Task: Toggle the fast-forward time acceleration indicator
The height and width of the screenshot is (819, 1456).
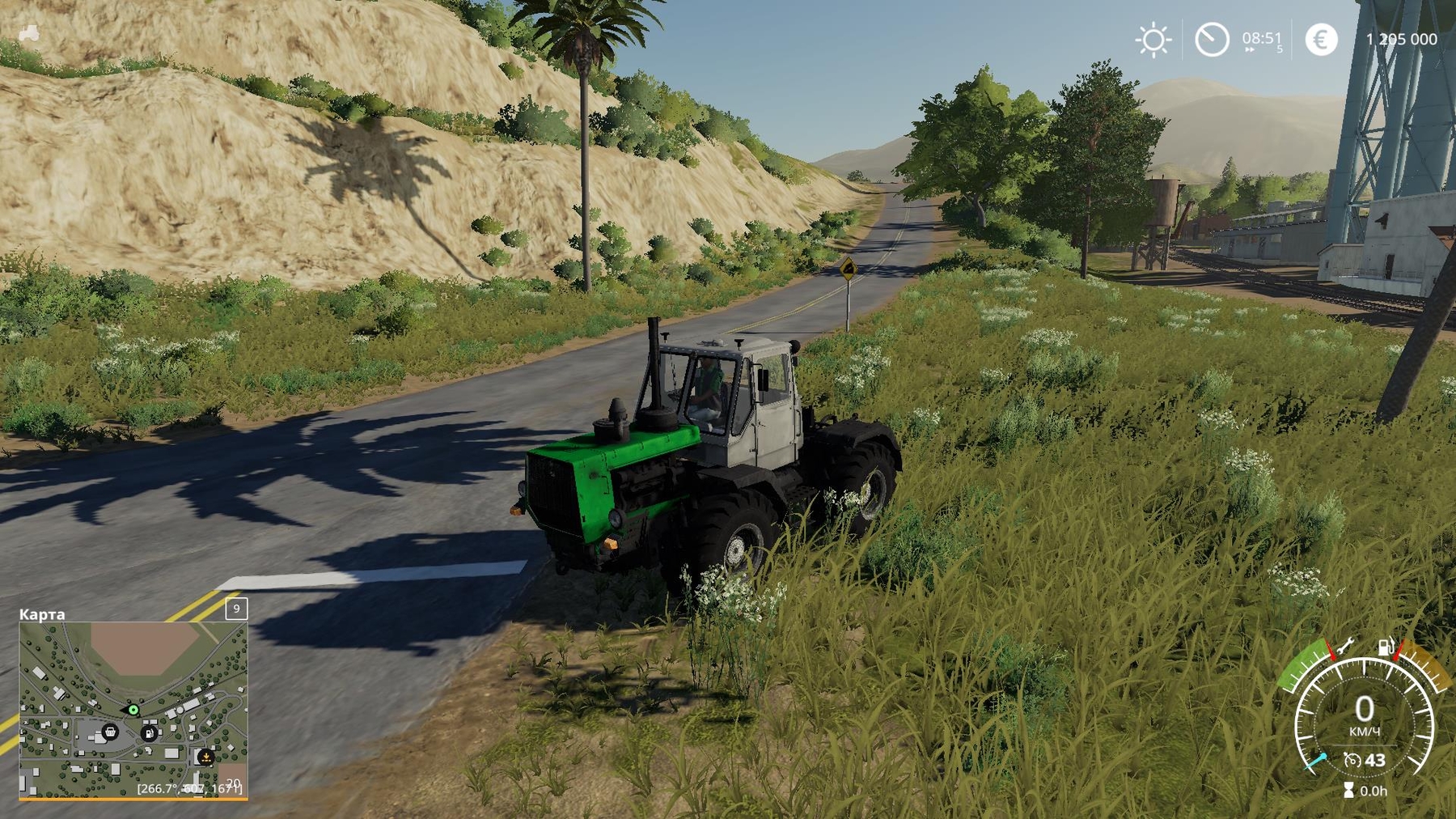Action: click(x=1249, y=49)
